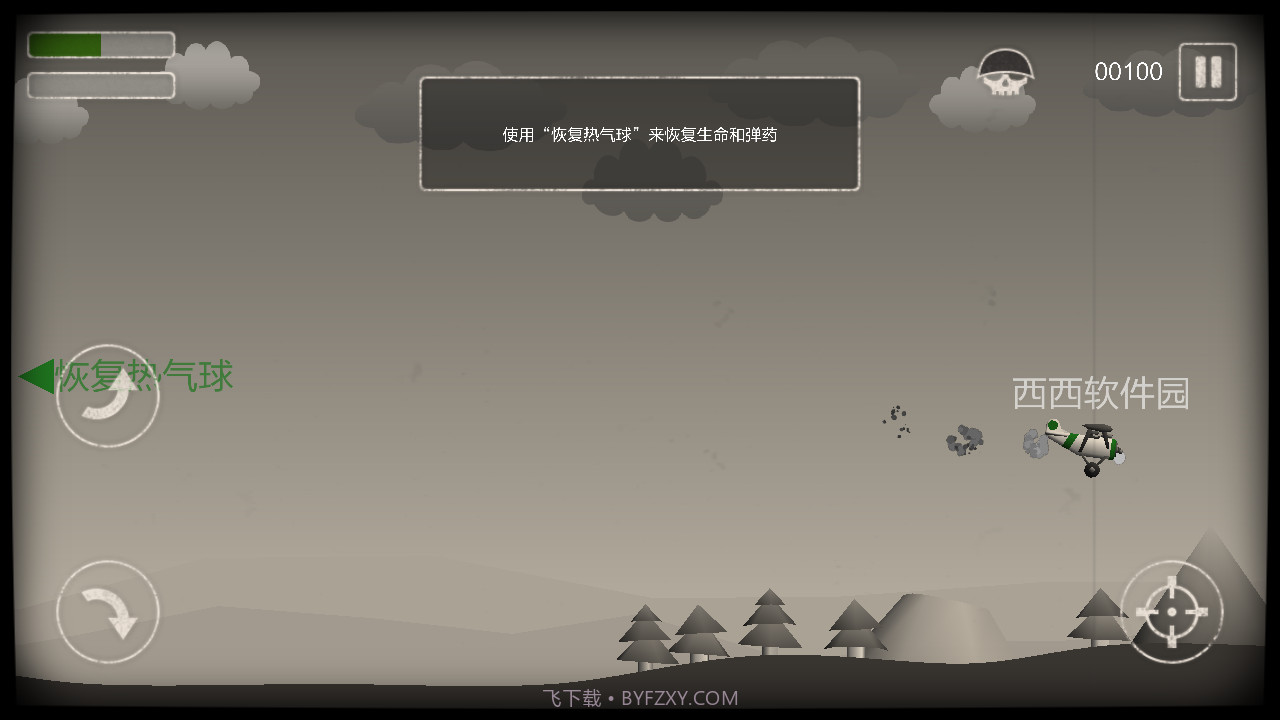Image resolution: width=1280 pixels, height=720 pixels.
Task: Select the 西西软件园 watermark label
Action: [1099, 394]
